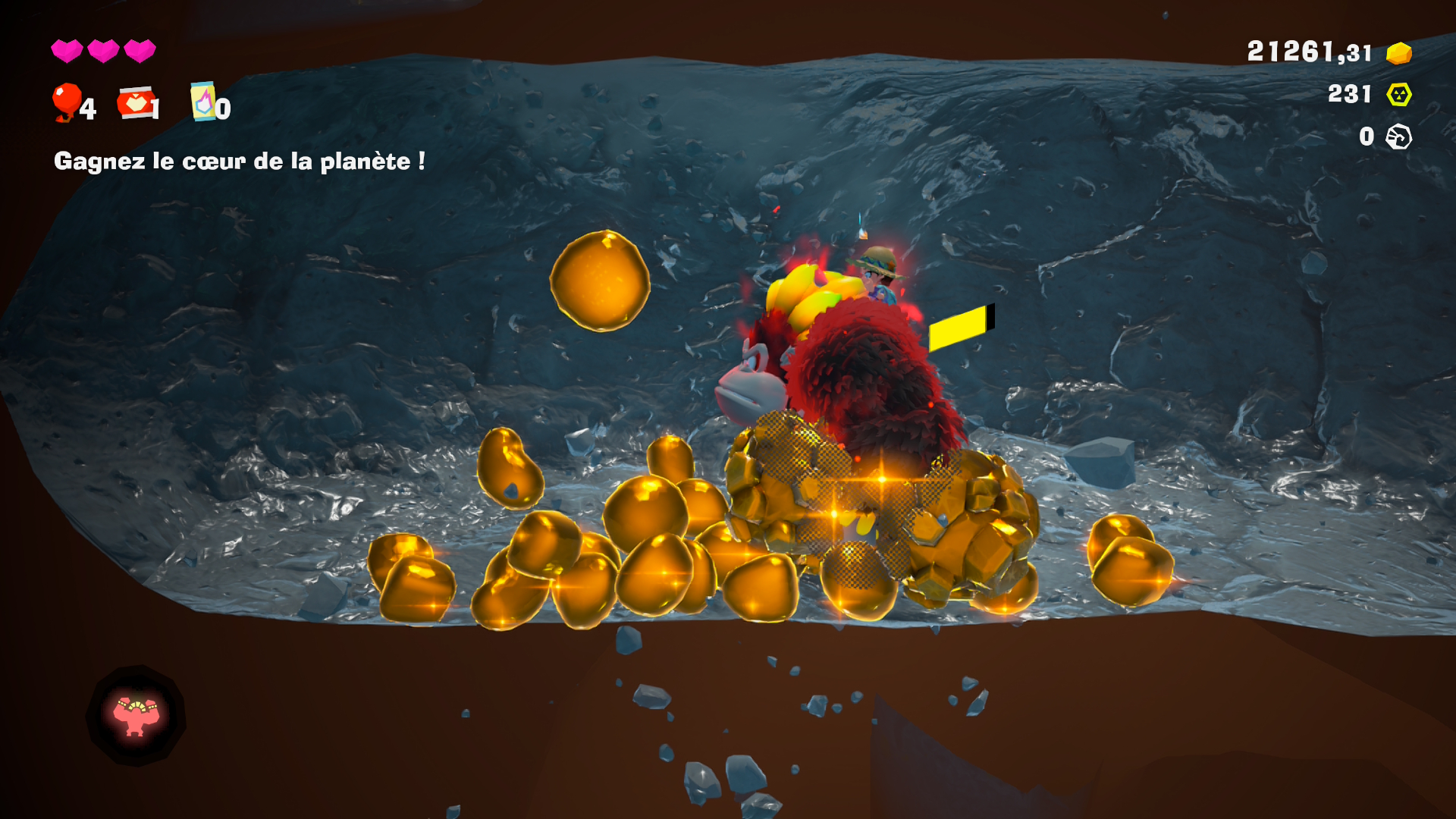Viewport: 1456px width, 819px height.
Task: Choose the blue flame drink can icon
Action: coord(202,102)
